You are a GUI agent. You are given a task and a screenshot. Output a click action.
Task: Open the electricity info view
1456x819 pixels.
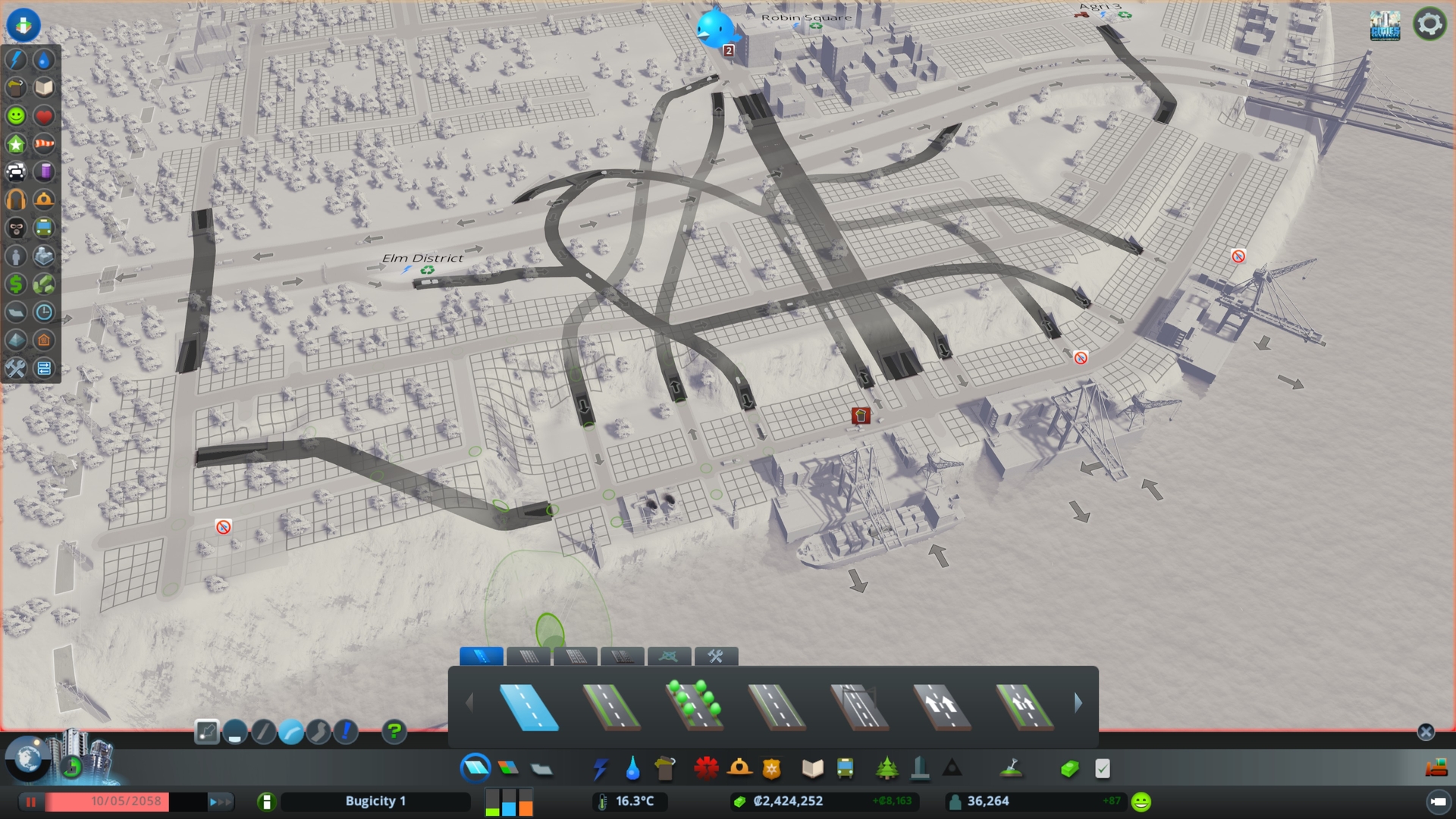click(x=15, y=61)
